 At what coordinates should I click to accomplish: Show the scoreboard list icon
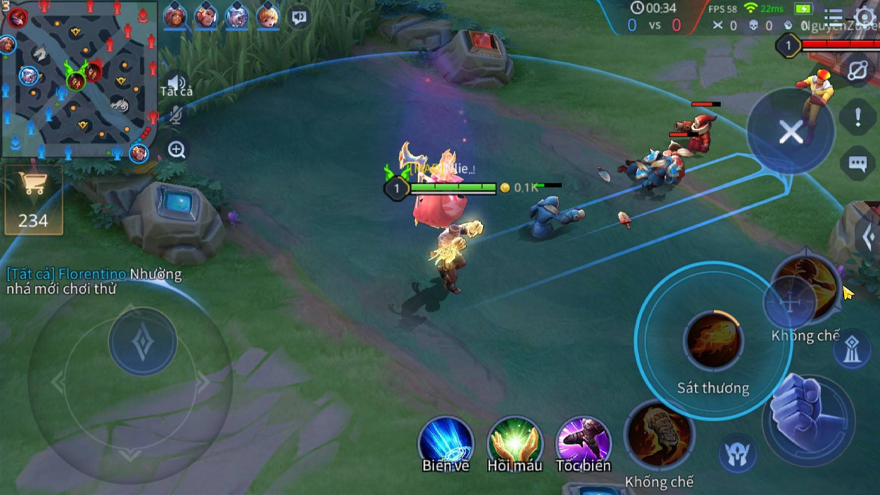pyautogui.click(x=833, y=17)
